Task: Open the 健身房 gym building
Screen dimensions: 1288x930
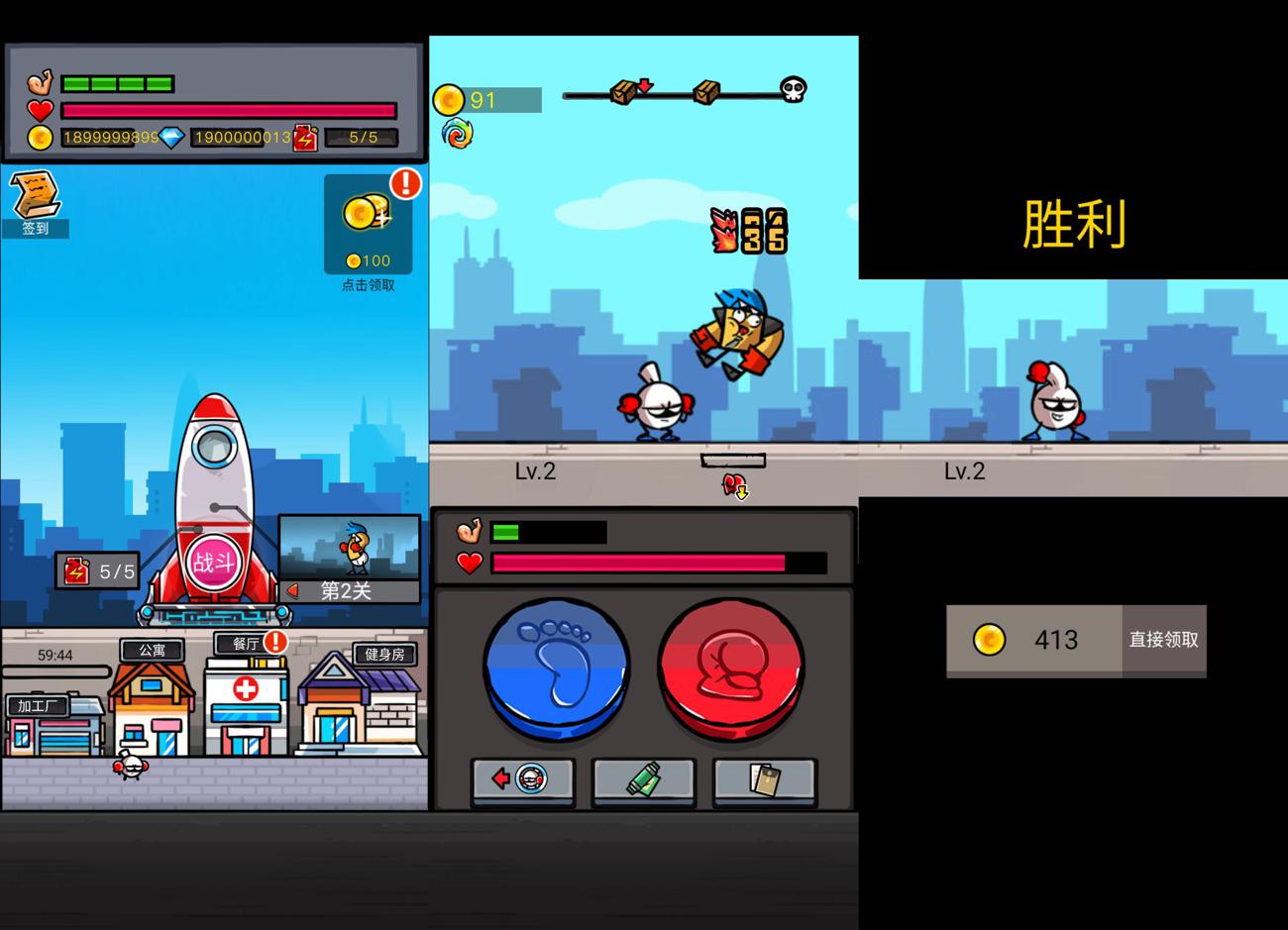Action: pos(361,703)
